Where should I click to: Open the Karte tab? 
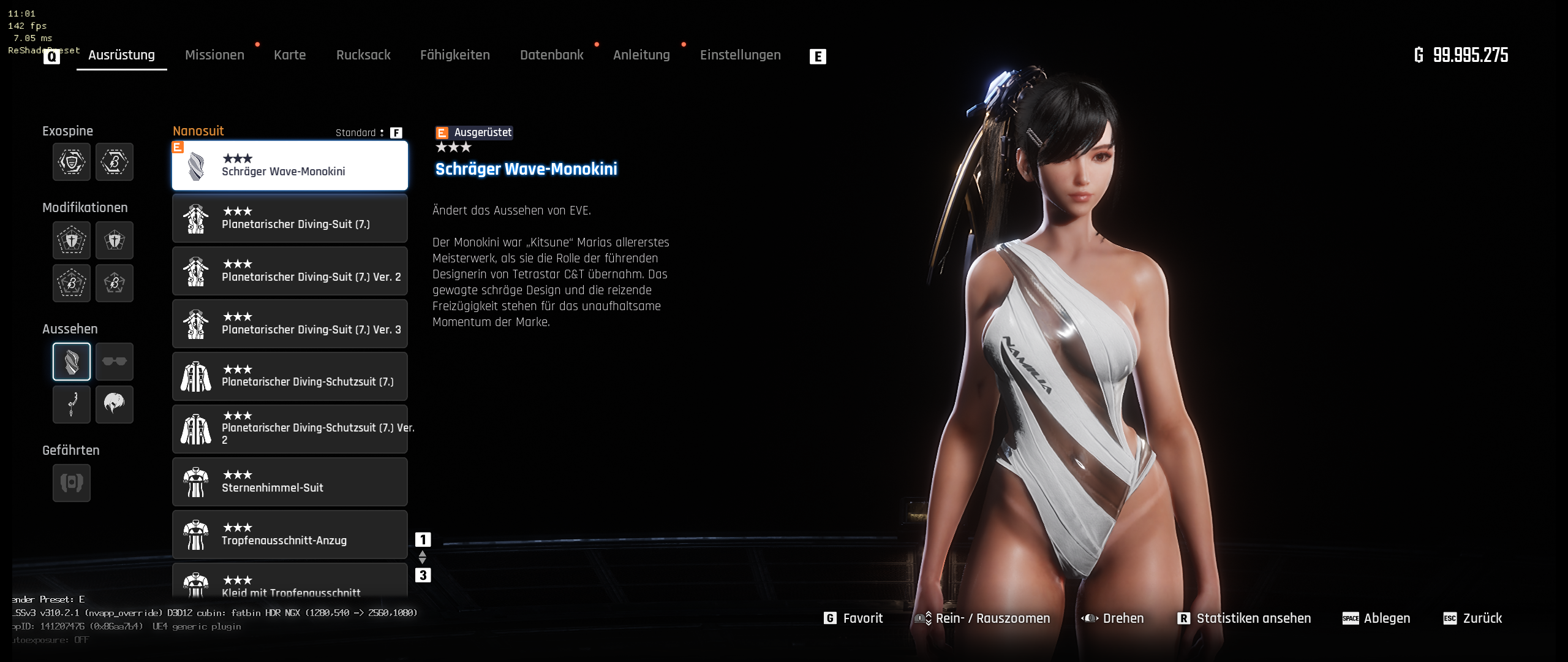click(x=290, y=55)
